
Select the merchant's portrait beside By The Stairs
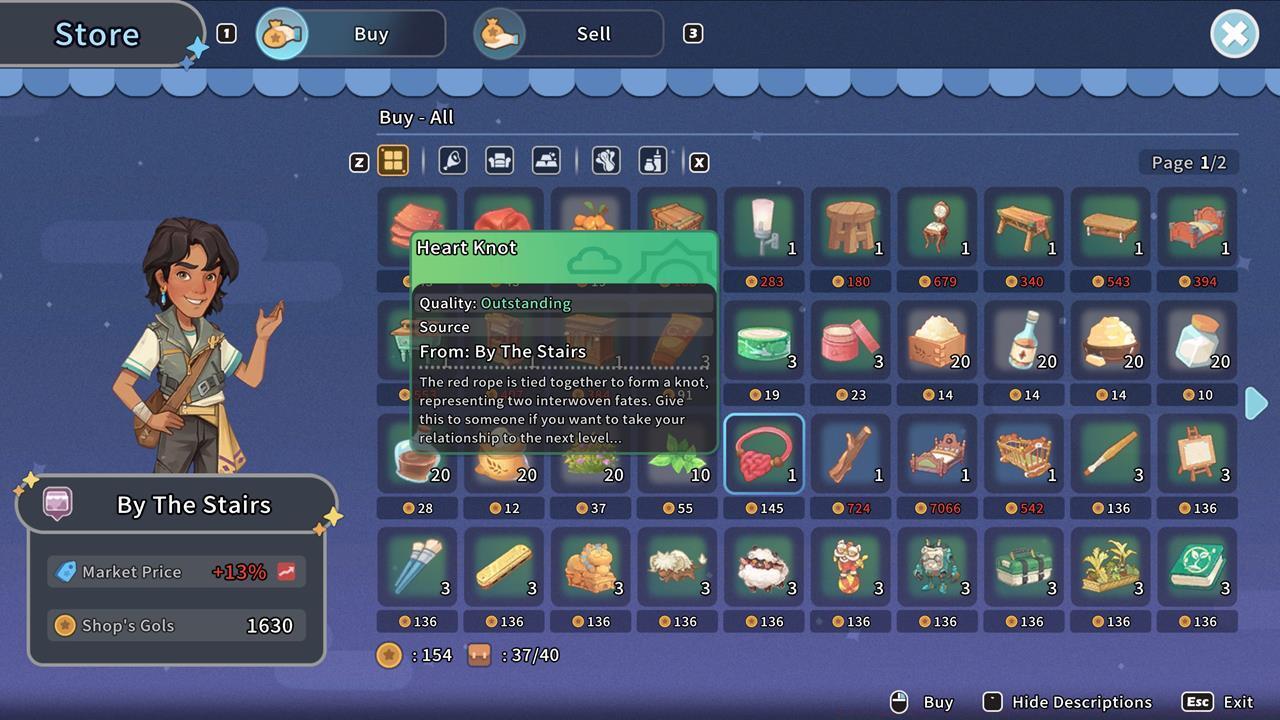(x=56, y=504)
